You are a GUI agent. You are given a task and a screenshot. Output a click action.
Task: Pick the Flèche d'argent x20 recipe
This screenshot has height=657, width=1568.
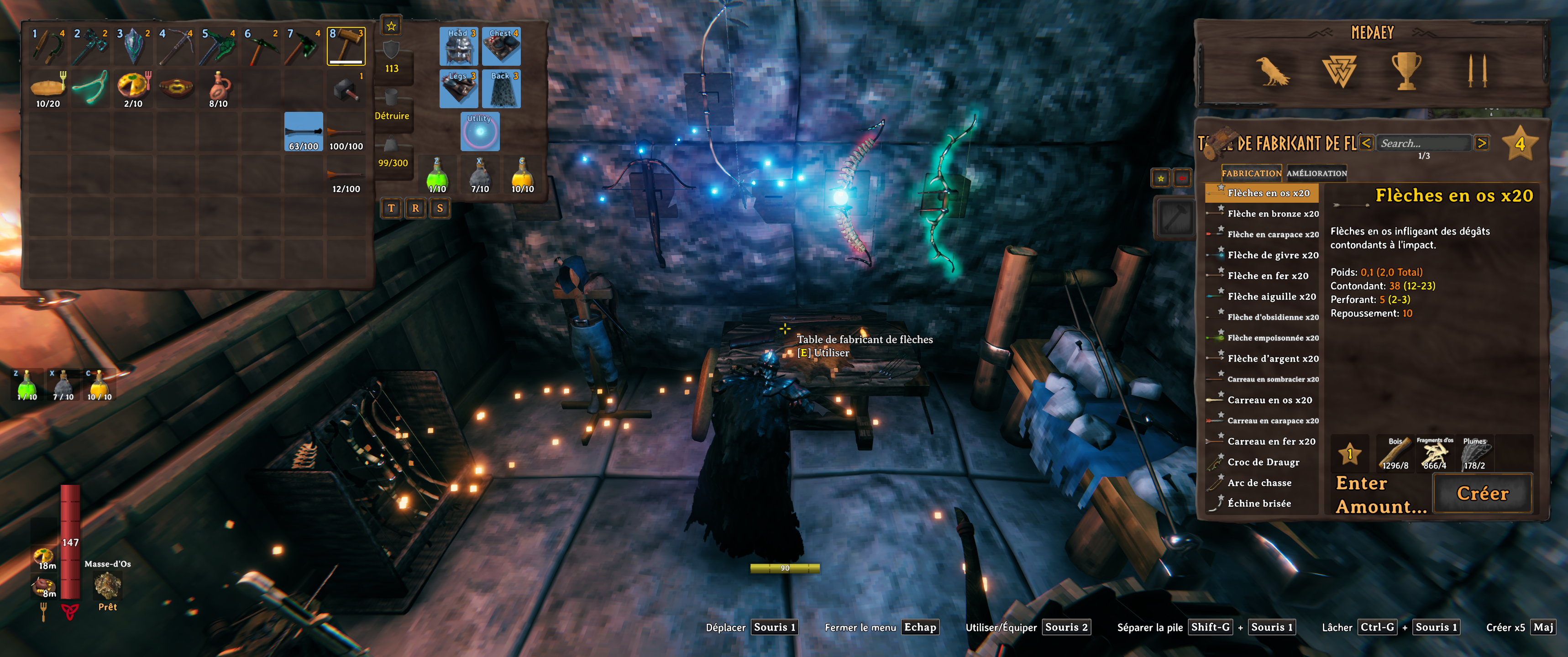[1273, 359]
